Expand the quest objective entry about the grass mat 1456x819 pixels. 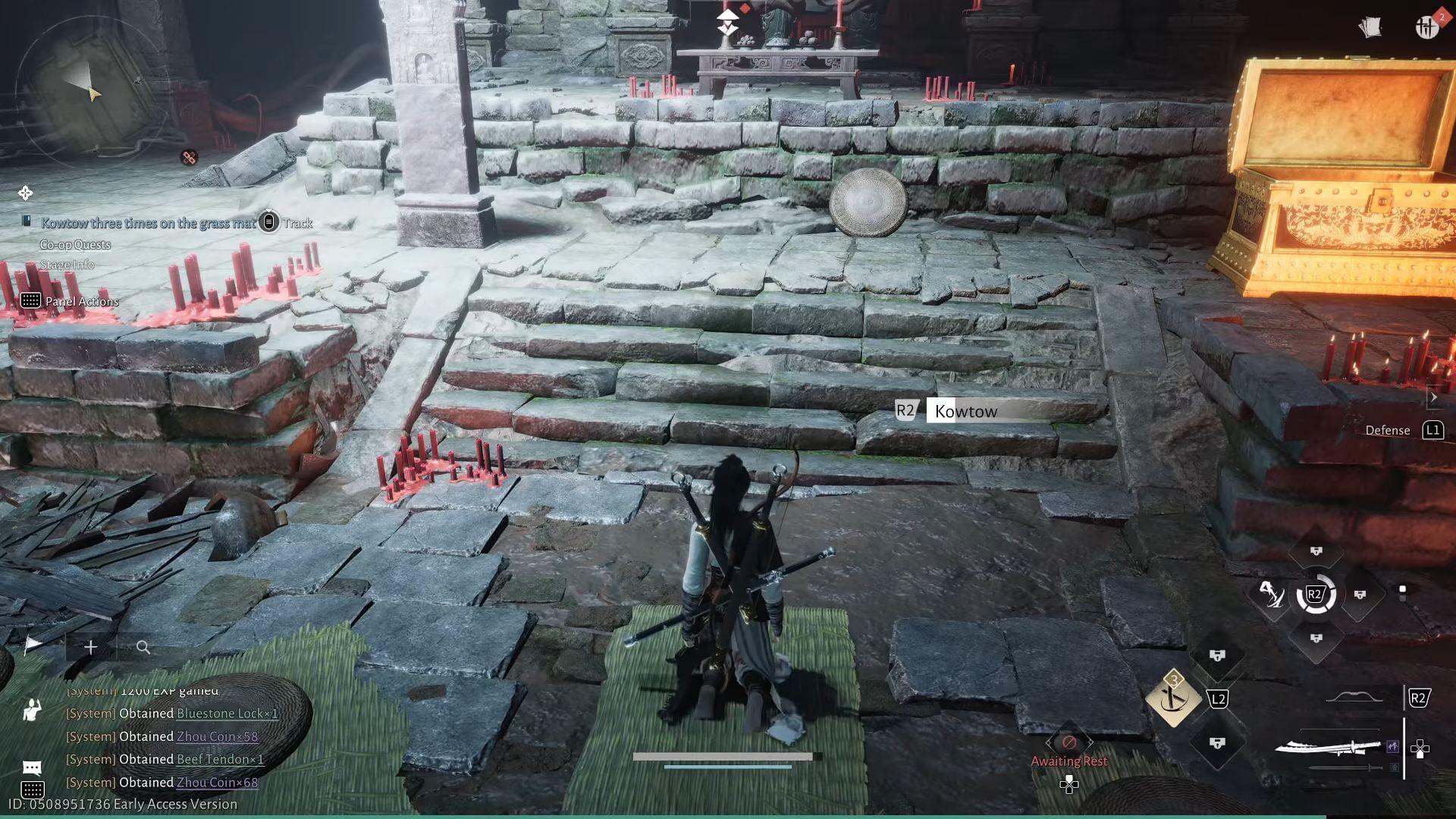[149, 223]
